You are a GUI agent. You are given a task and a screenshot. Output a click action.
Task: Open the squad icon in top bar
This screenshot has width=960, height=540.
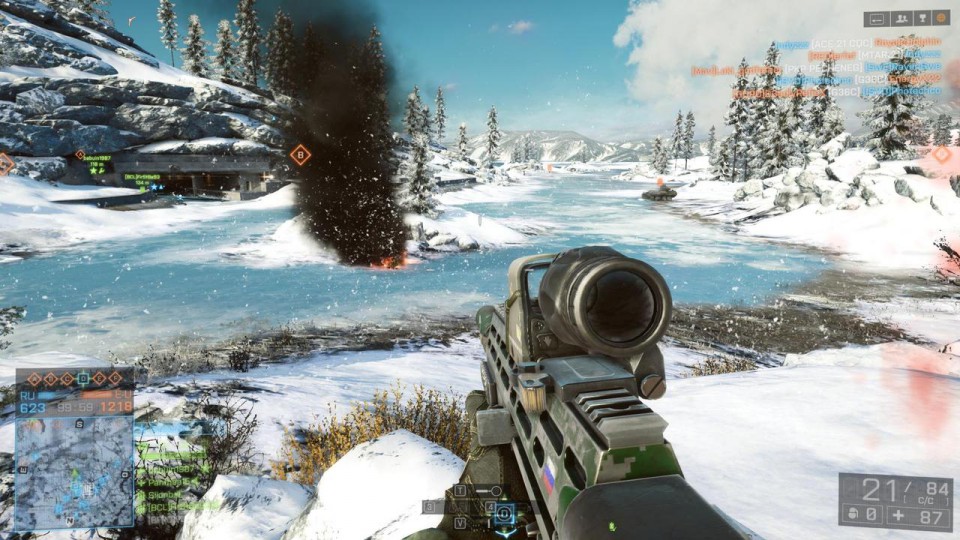point(900,18)
